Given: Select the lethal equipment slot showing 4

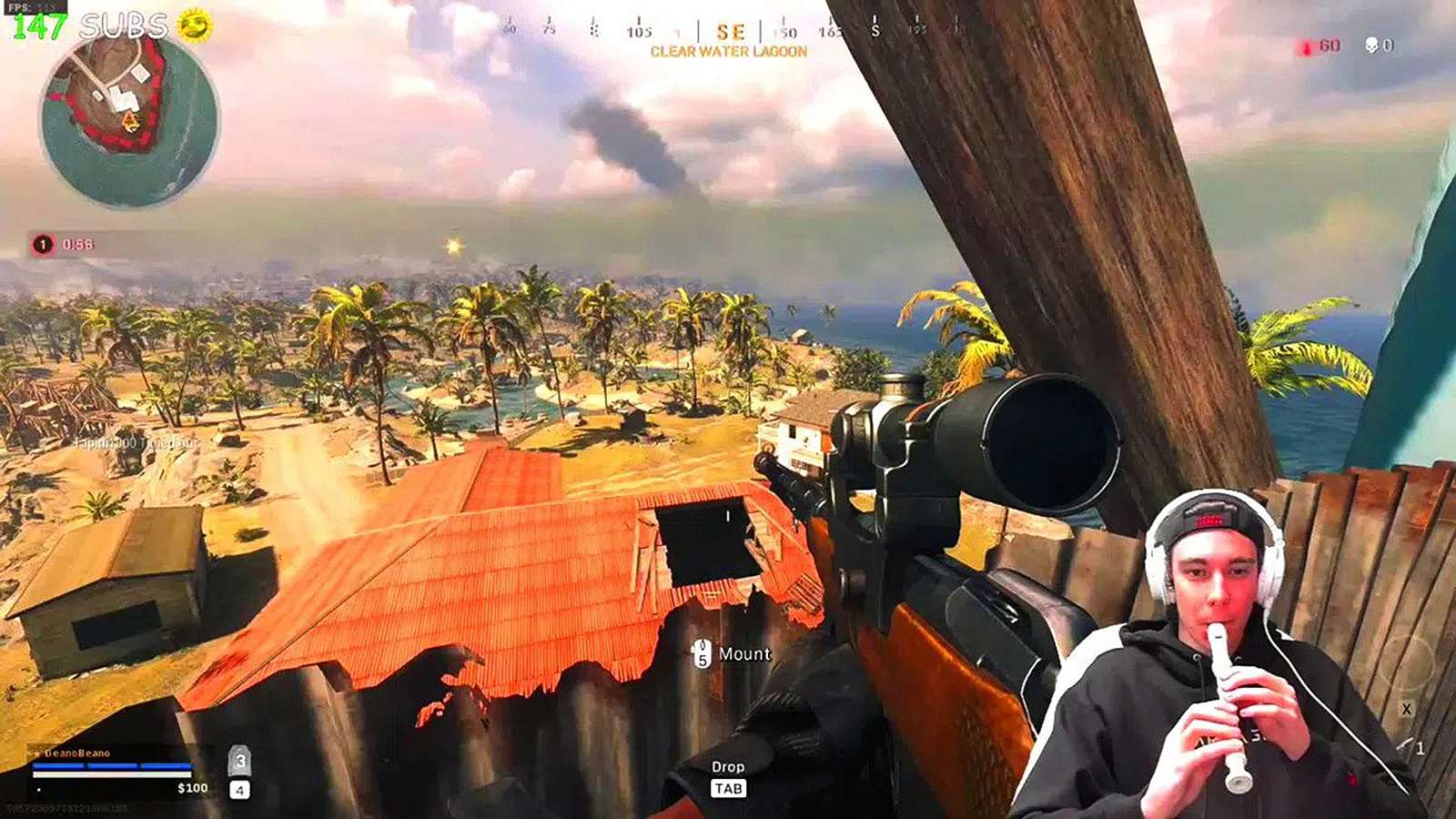Looking at the screenshot, I should tap(238, 790).
